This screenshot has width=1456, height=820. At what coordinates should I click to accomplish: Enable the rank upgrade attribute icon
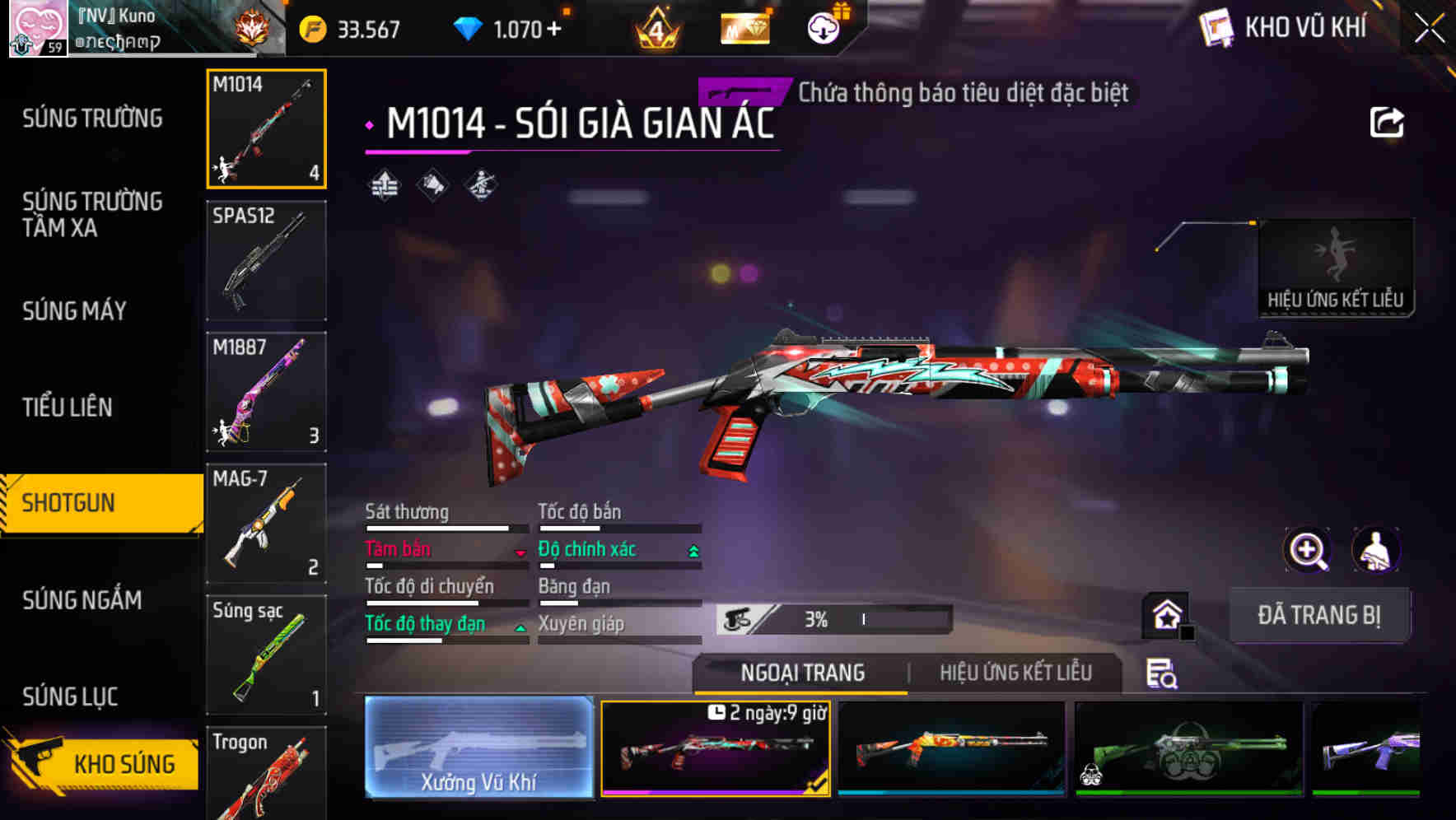[383, 185]
